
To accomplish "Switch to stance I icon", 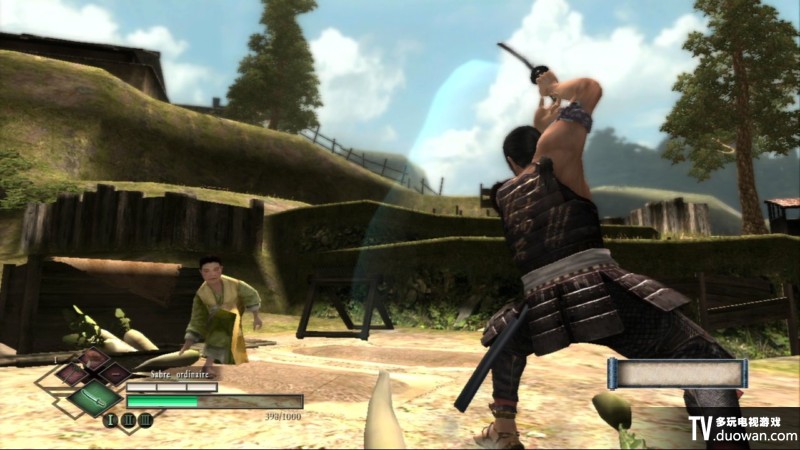I will (x=112, y=420).
